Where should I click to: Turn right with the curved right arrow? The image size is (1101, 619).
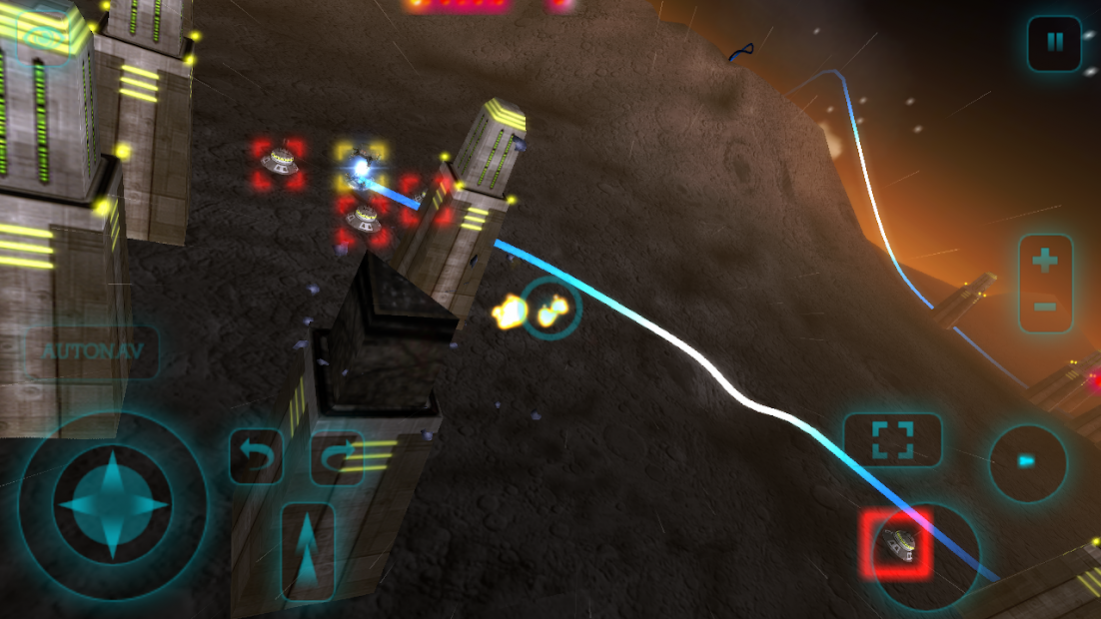click(x=336, y=458)
